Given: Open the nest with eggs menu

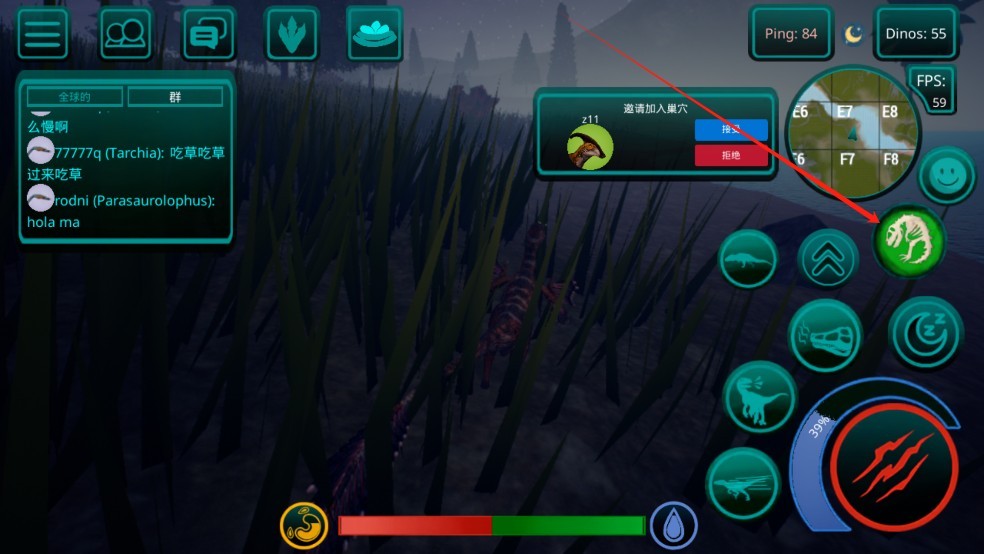Looking at the screenshot, I should pos(374,33).
